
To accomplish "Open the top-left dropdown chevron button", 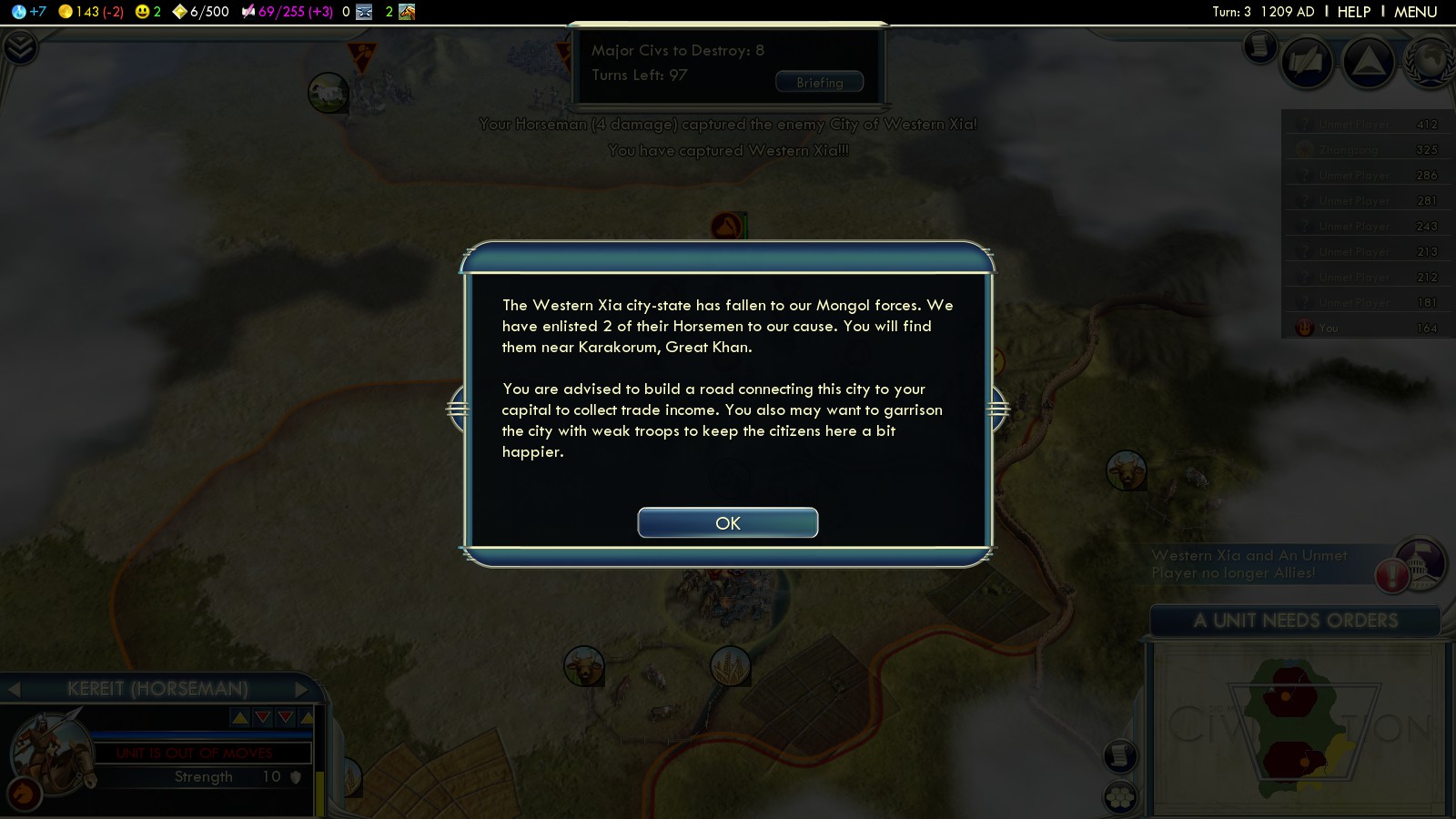I will tap(19, 47).
